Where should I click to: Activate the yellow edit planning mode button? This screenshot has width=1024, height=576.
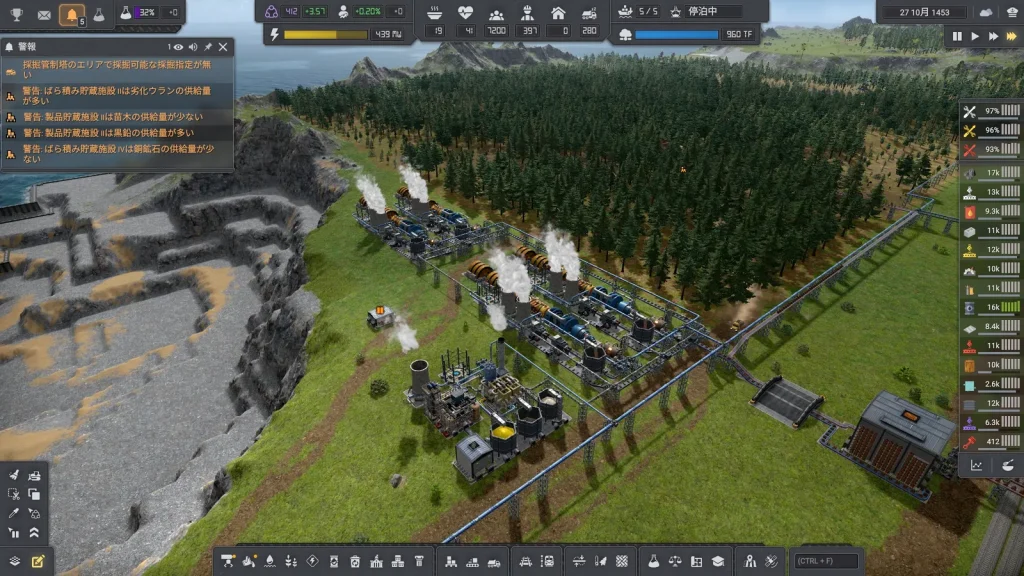pos(38,561)
